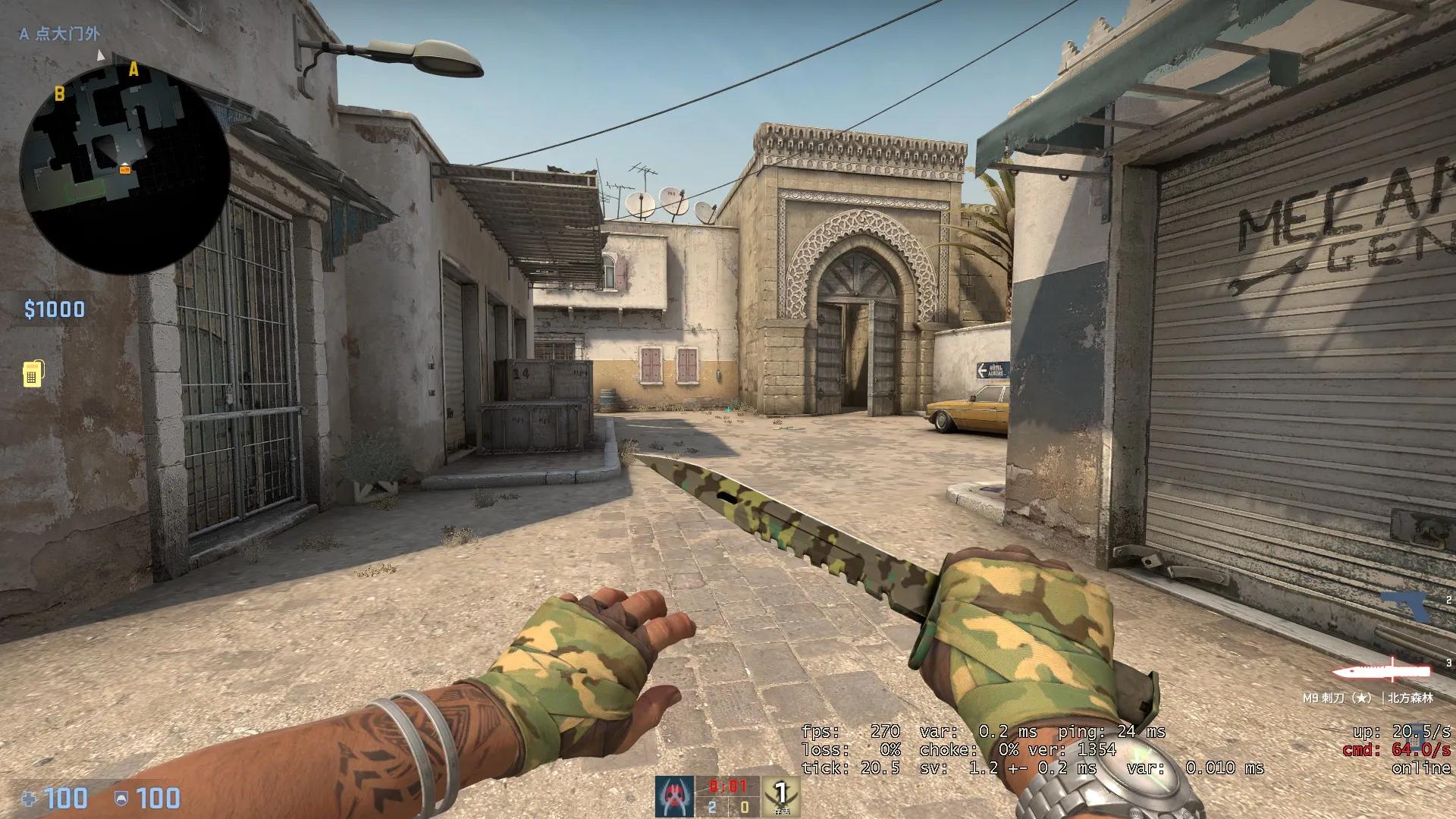Click the terrorist team avatar icon
This screenshot has height=819, width=1456.
pyautogui.click(x=674, y=795)
